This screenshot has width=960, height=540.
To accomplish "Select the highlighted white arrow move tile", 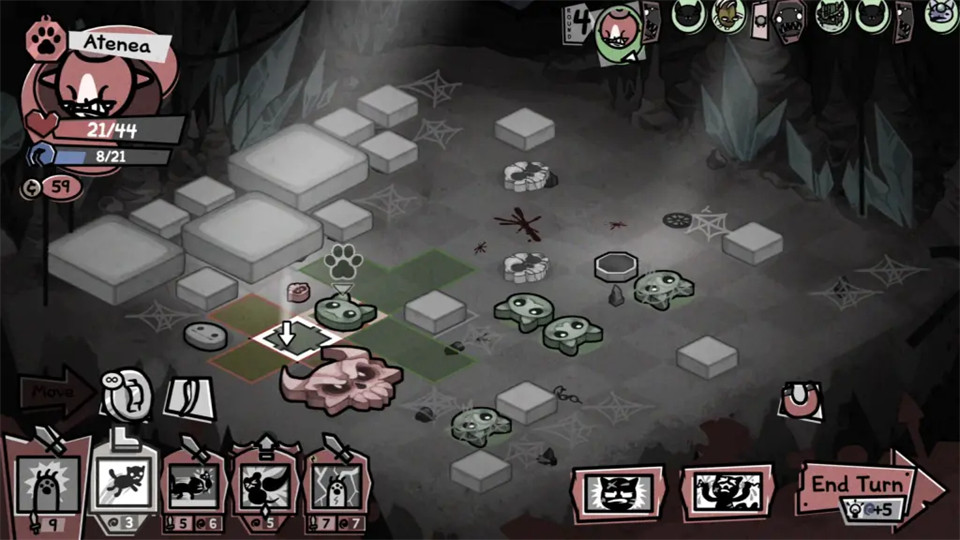I will click(x=289, y=338).
